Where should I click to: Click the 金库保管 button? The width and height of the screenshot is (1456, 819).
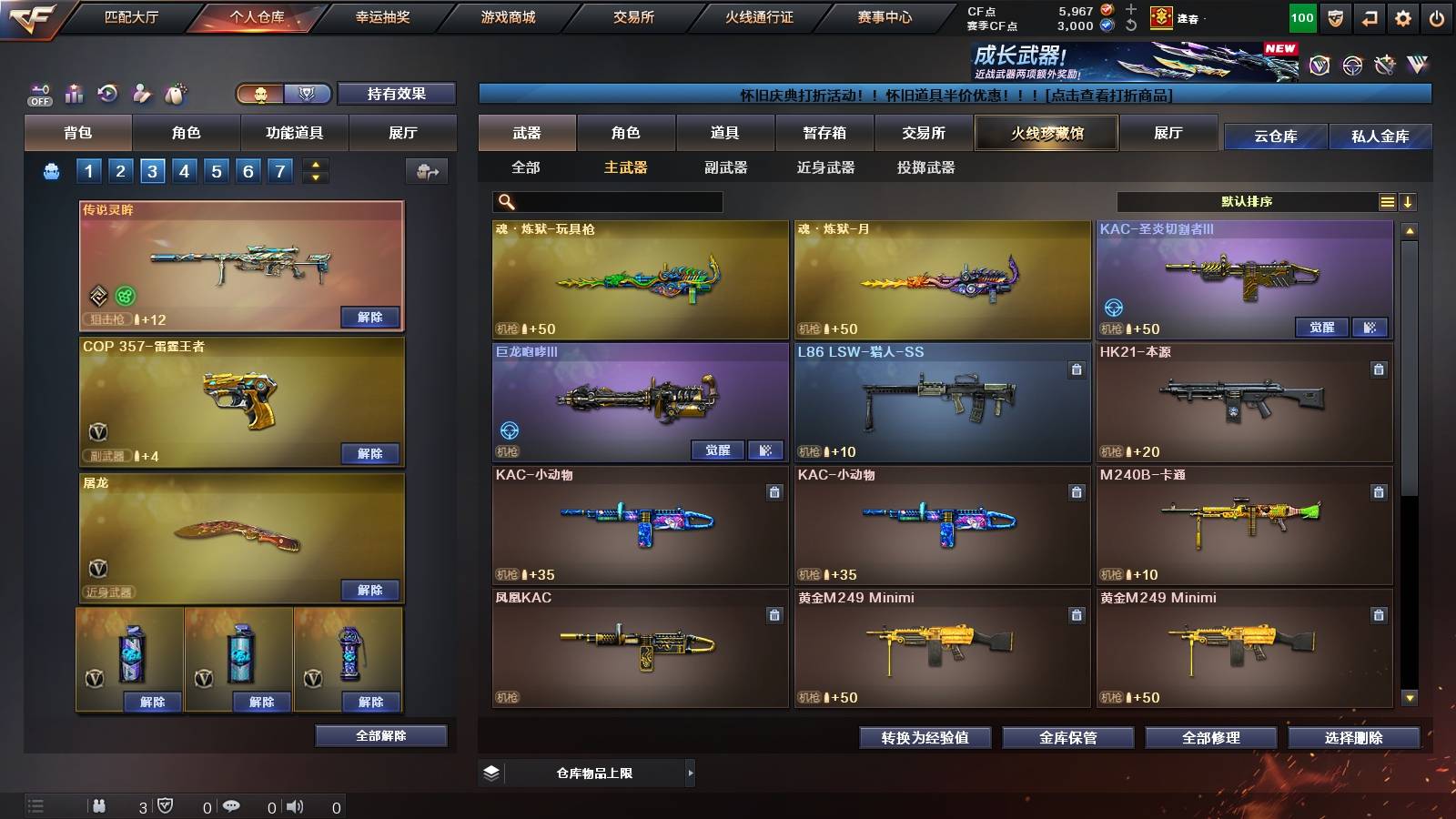pos(1069,738)
